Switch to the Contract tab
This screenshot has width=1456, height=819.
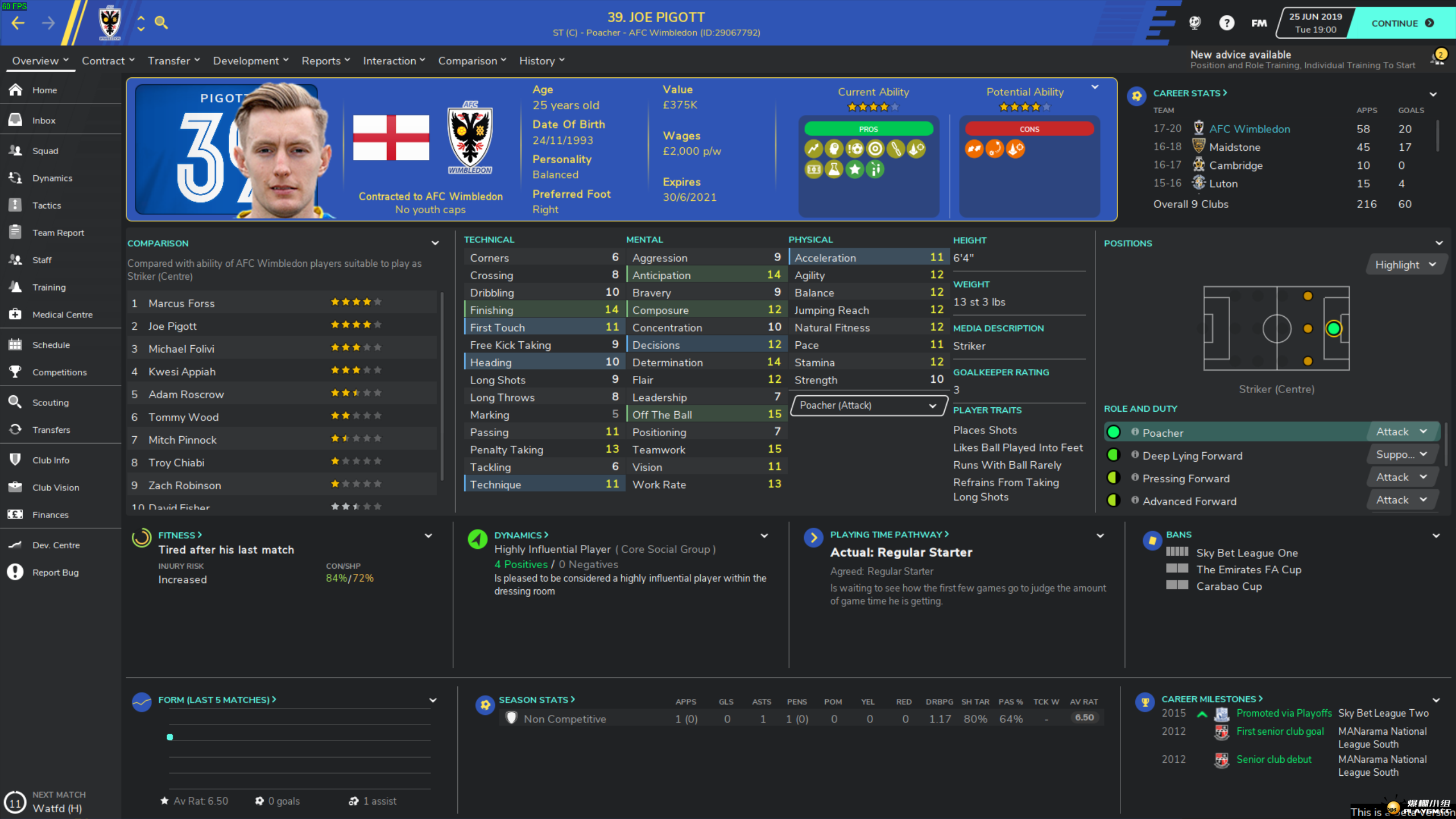[104, 60]
